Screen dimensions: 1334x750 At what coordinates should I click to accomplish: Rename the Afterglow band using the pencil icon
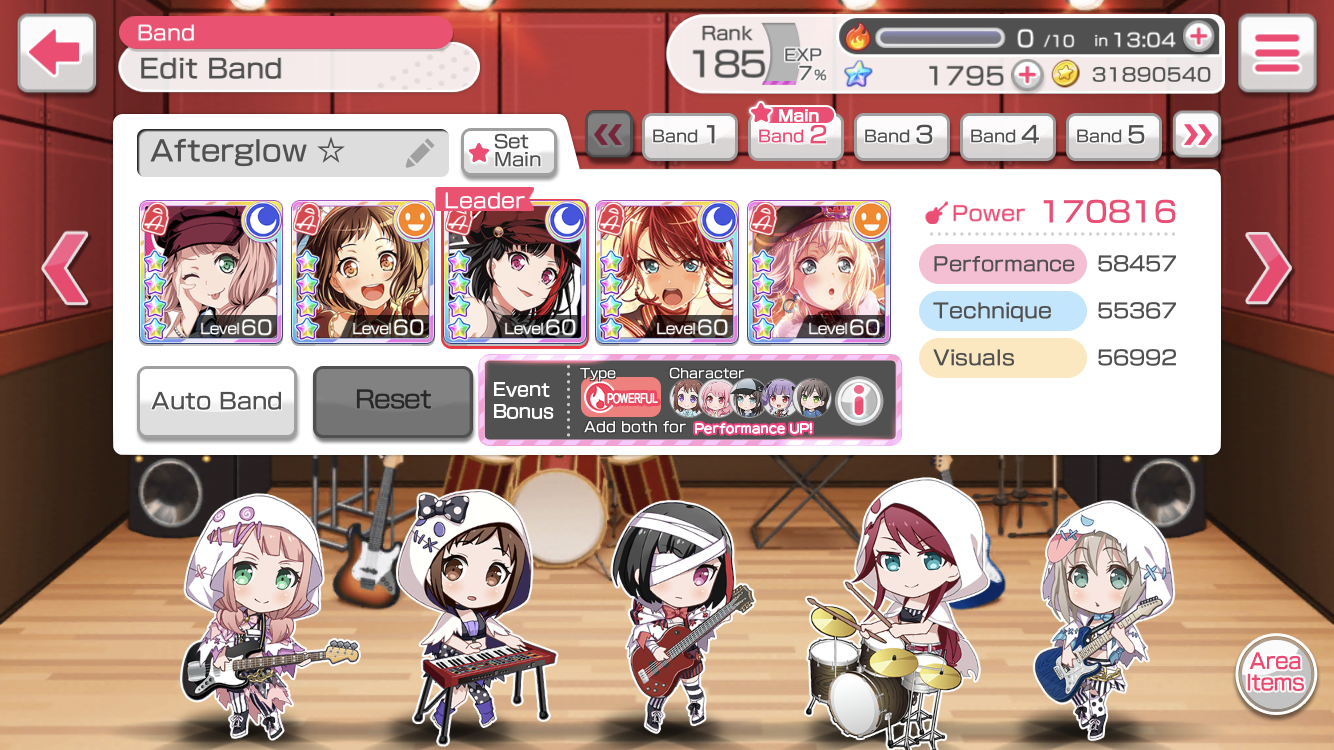420,153
